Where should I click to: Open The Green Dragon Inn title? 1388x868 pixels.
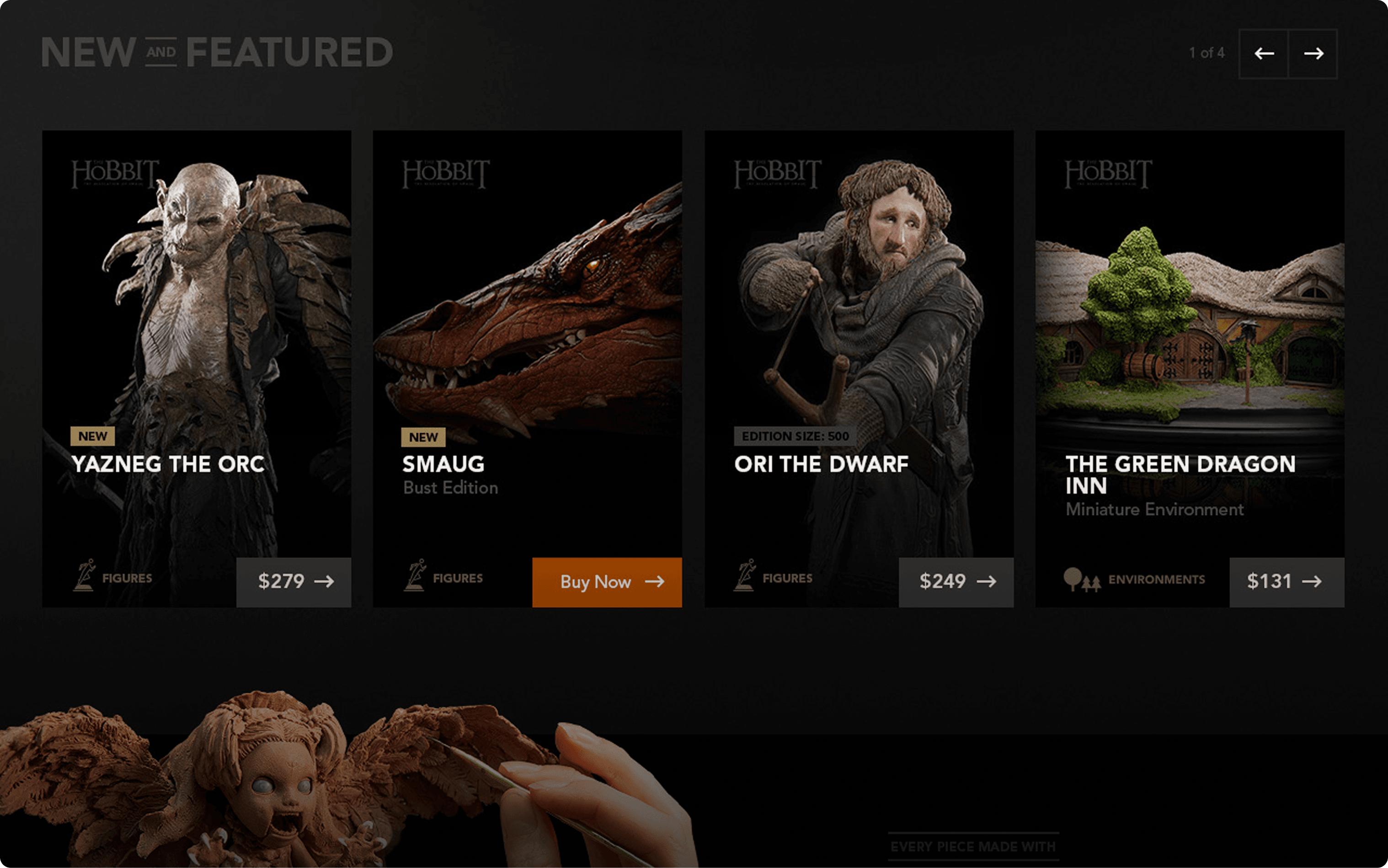[x=1180, y=474]
